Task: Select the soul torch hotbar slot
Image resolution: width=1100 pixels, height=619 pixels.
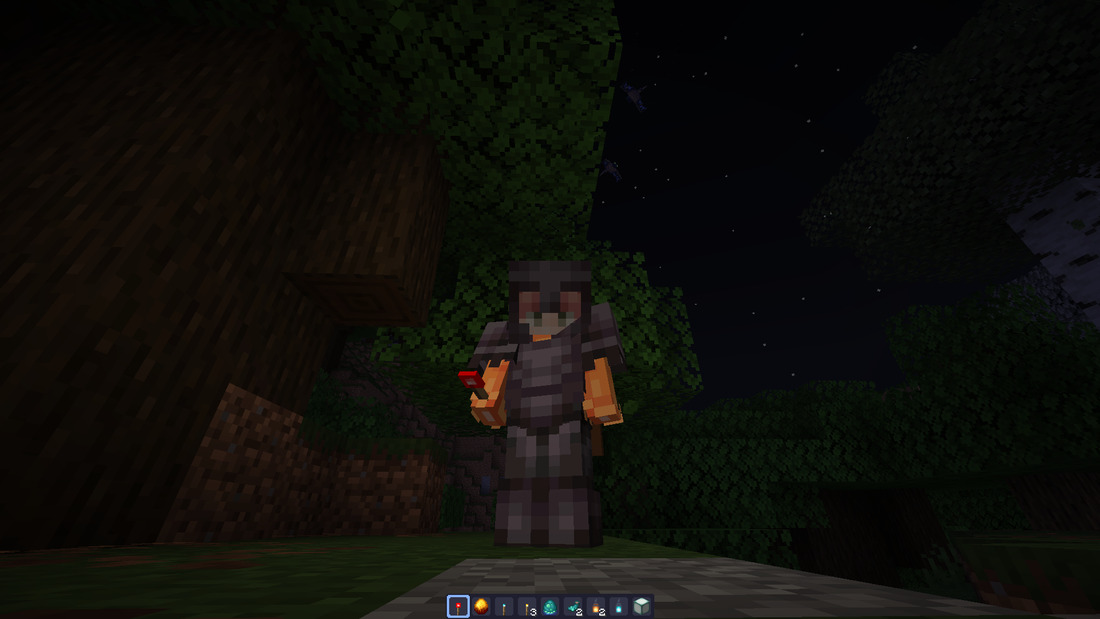Action: point(505,606)
